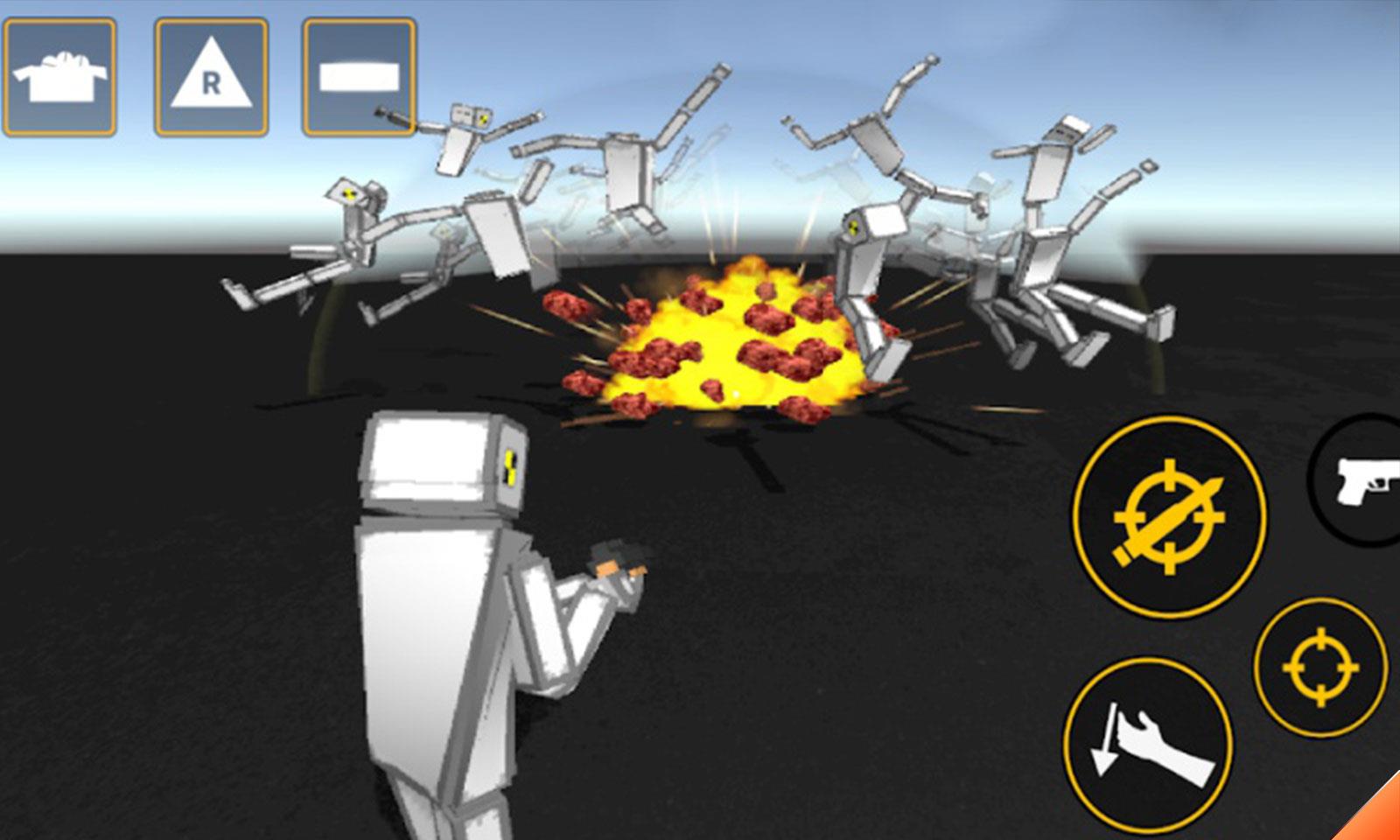Fire using the crosshair with bullet button
This screenshot has width=1400, height=840.
(x=1168, y=517)
